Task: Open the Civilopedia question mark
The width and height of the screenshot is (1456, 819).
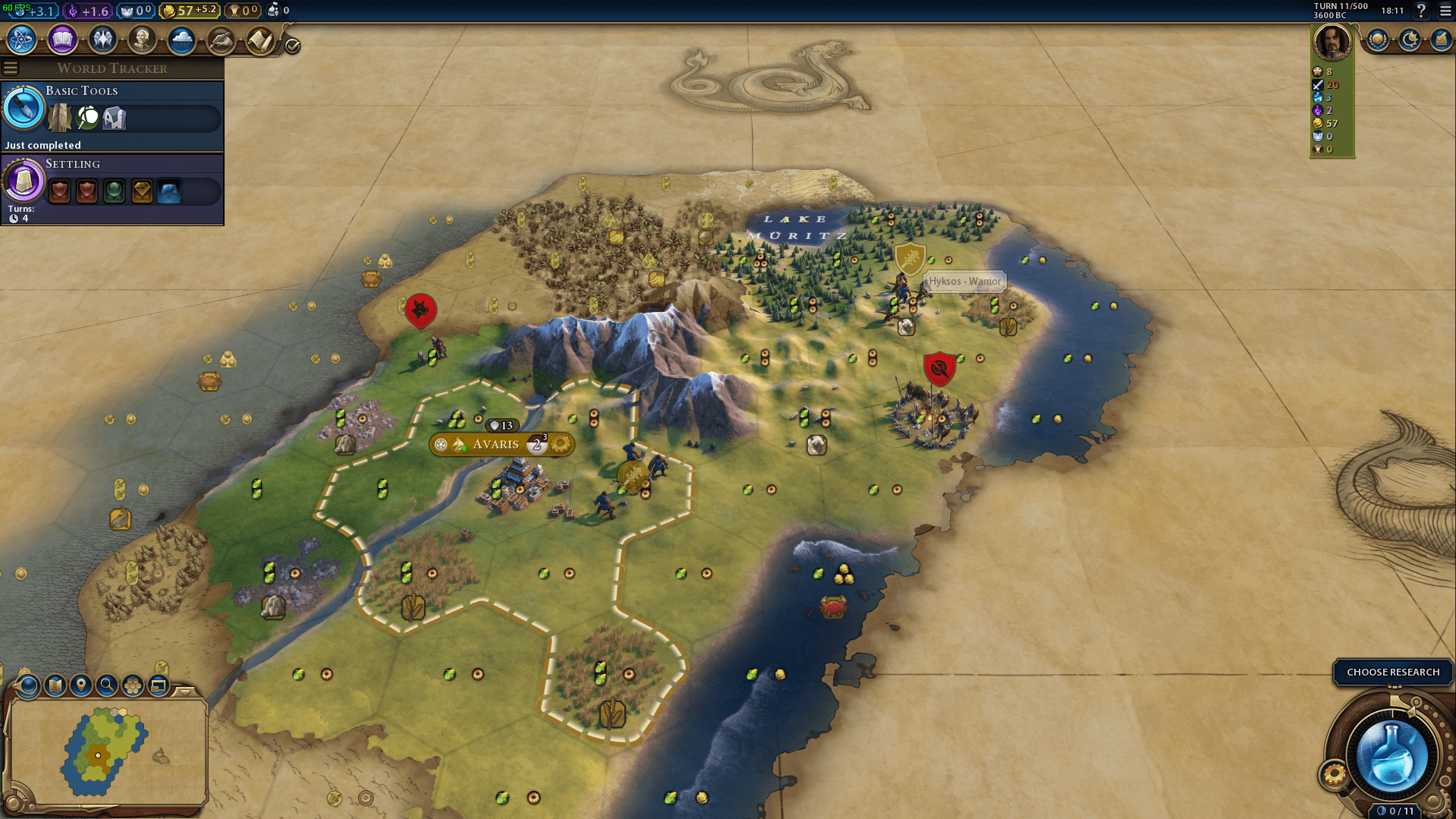Action: tap(1421, 11)
